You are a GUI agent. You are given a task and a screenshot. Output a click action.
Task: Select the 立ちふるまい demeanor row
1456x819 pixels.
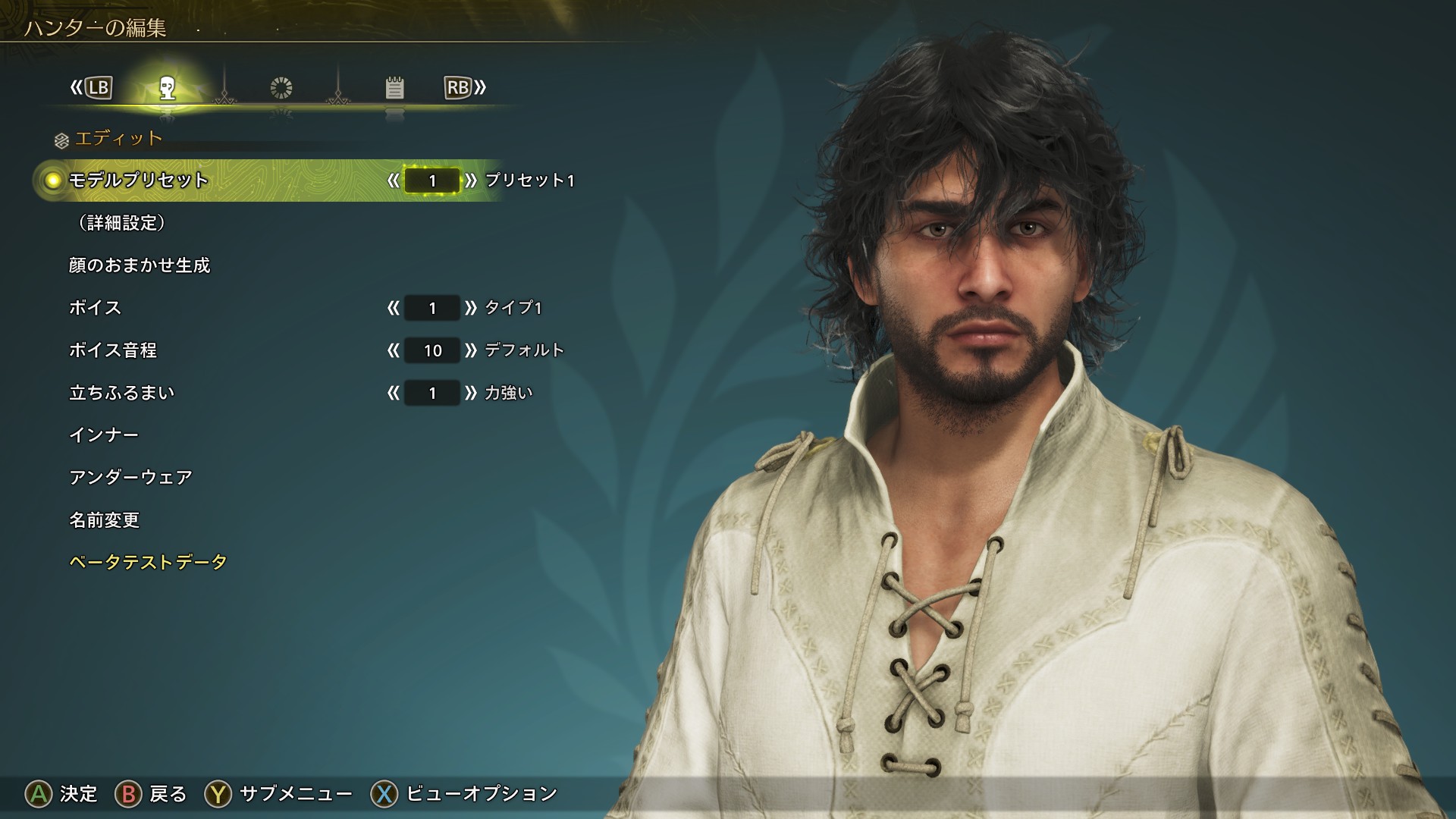coord(122,393)
